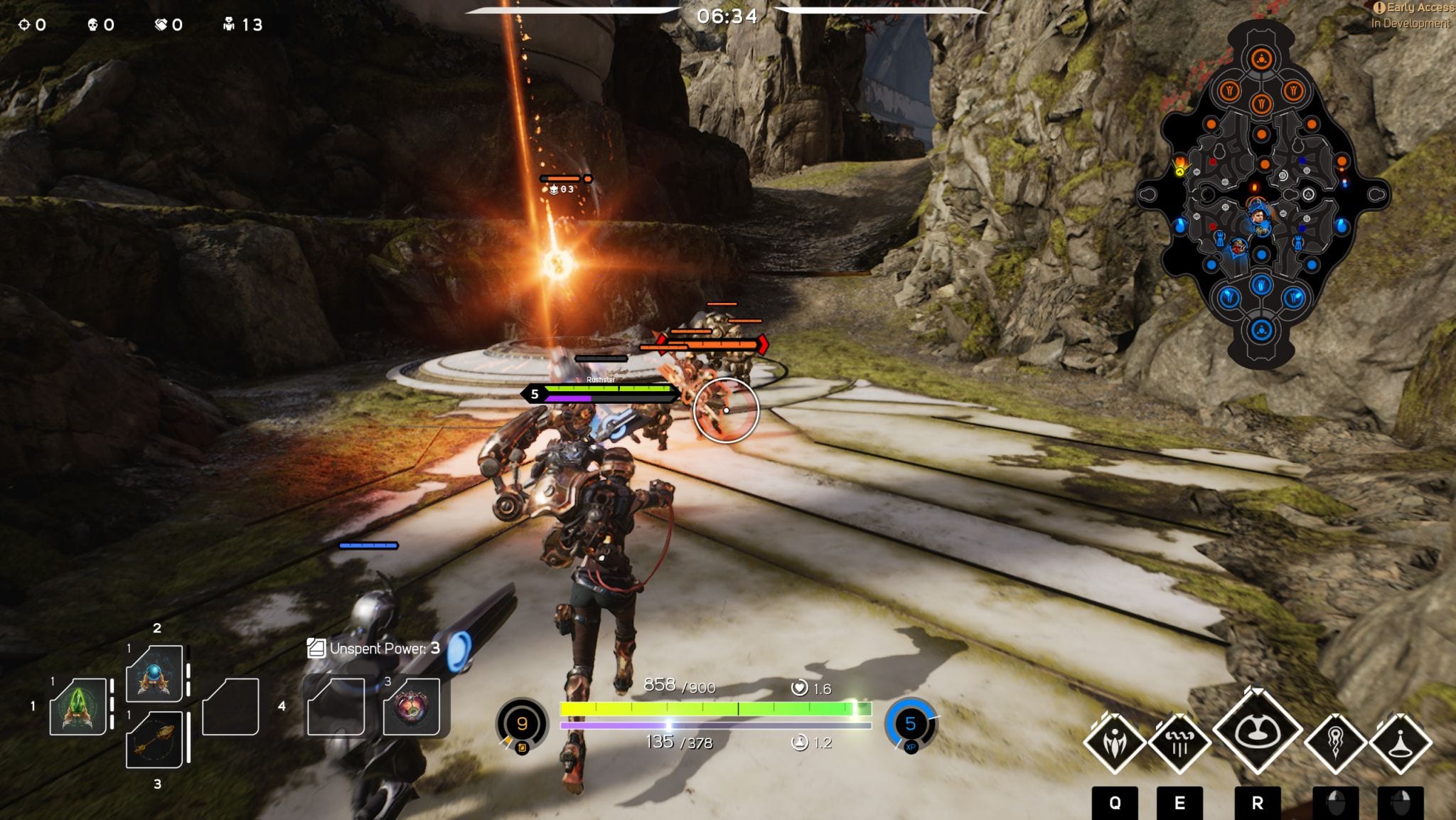Use the flaming orb primary attack ability
The height and width of the screenshot is (820, 1456).
pyautogui.click(x=1335, y=743)
